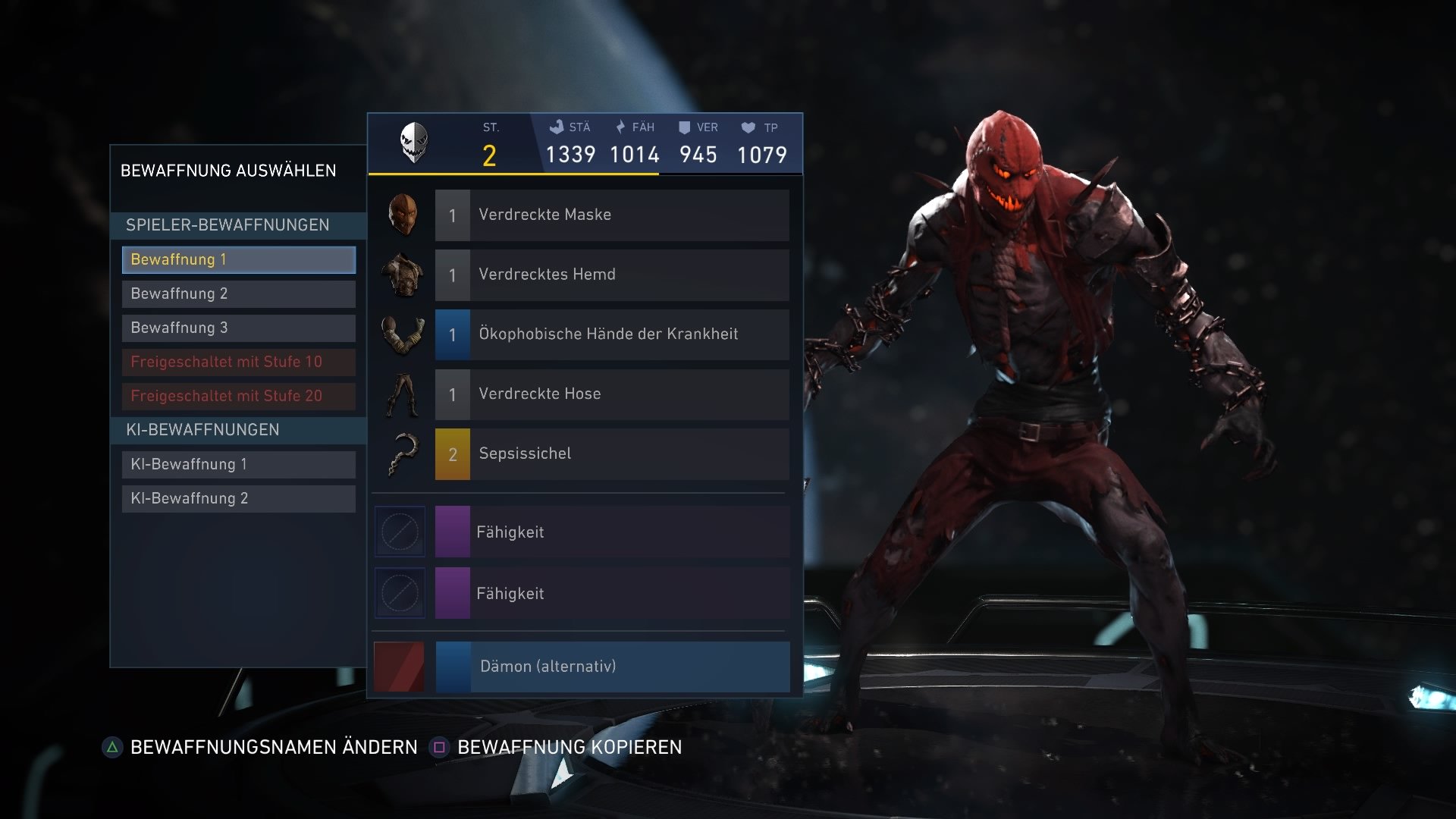Click the Verdrecktes Hemd torso armor icon
Screen dimensions: 1456x819
pos(401,275)
